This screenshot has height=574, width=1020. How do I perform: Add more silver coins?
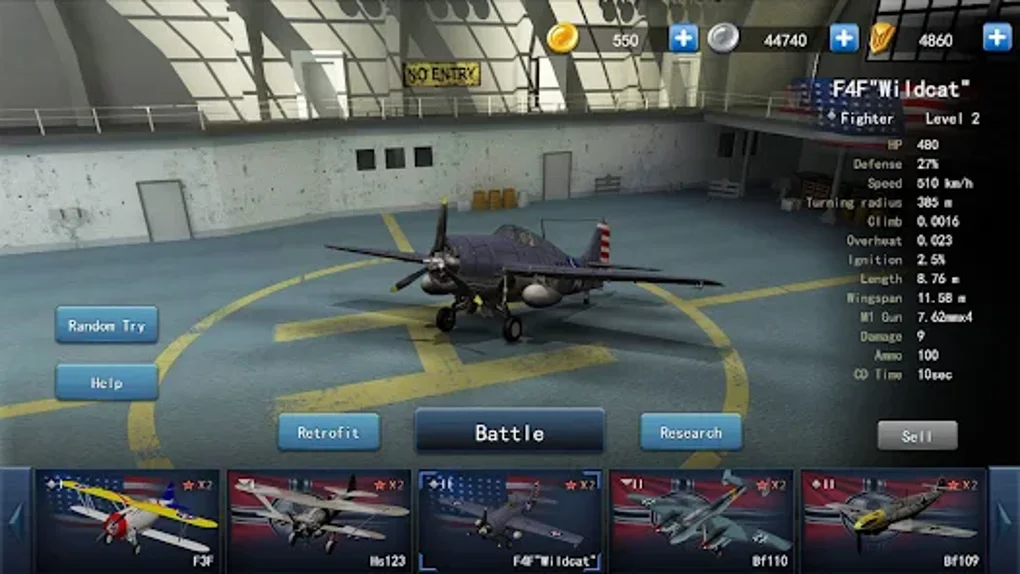845,38
